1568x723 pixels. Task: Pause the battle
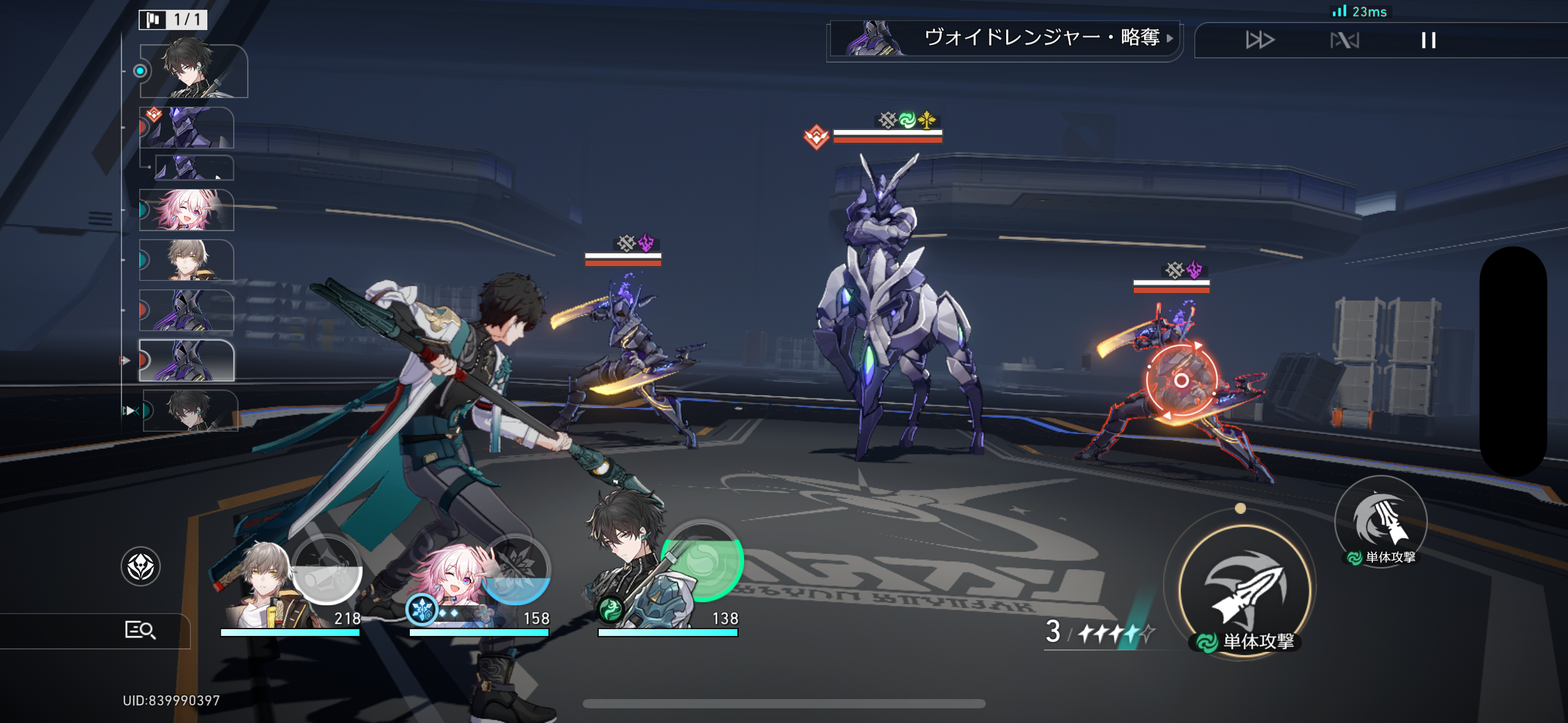[1428, 40]
